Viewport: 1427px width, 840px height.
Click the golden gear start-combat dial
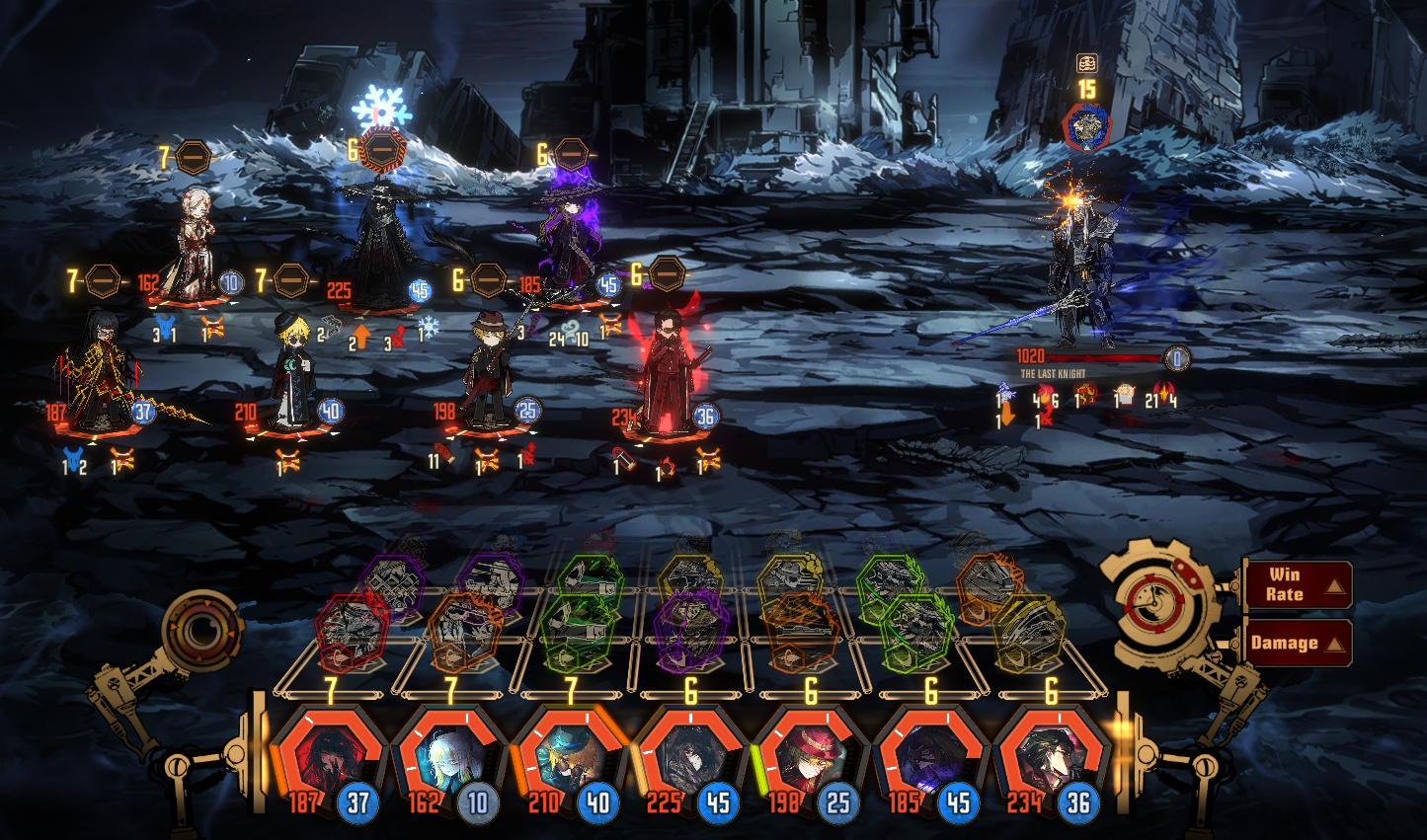click(x=1157, y=602)
